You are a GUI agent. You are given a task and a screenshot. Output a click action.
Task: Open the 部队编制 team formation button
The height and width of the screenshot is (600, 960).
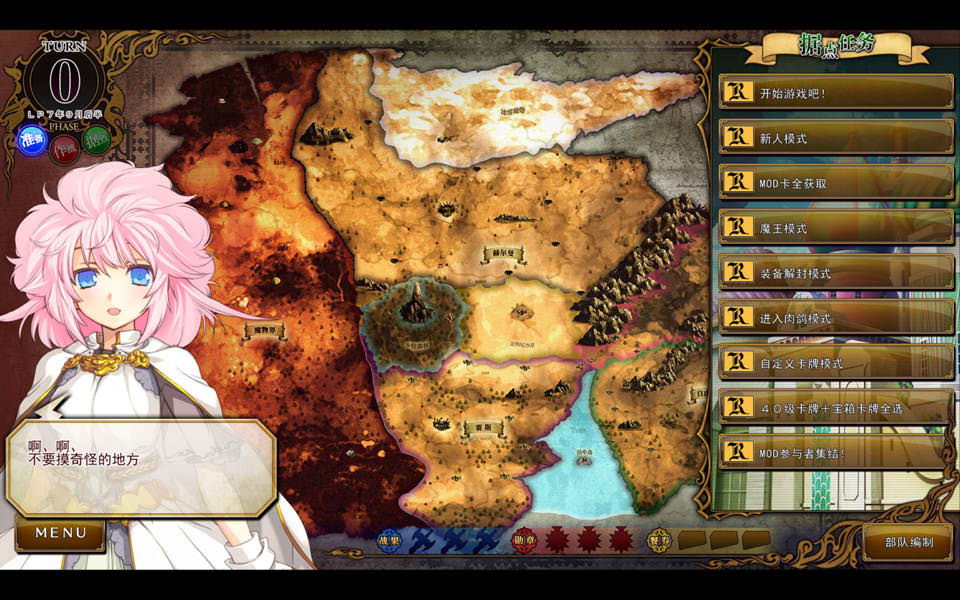tap(909, 542)
